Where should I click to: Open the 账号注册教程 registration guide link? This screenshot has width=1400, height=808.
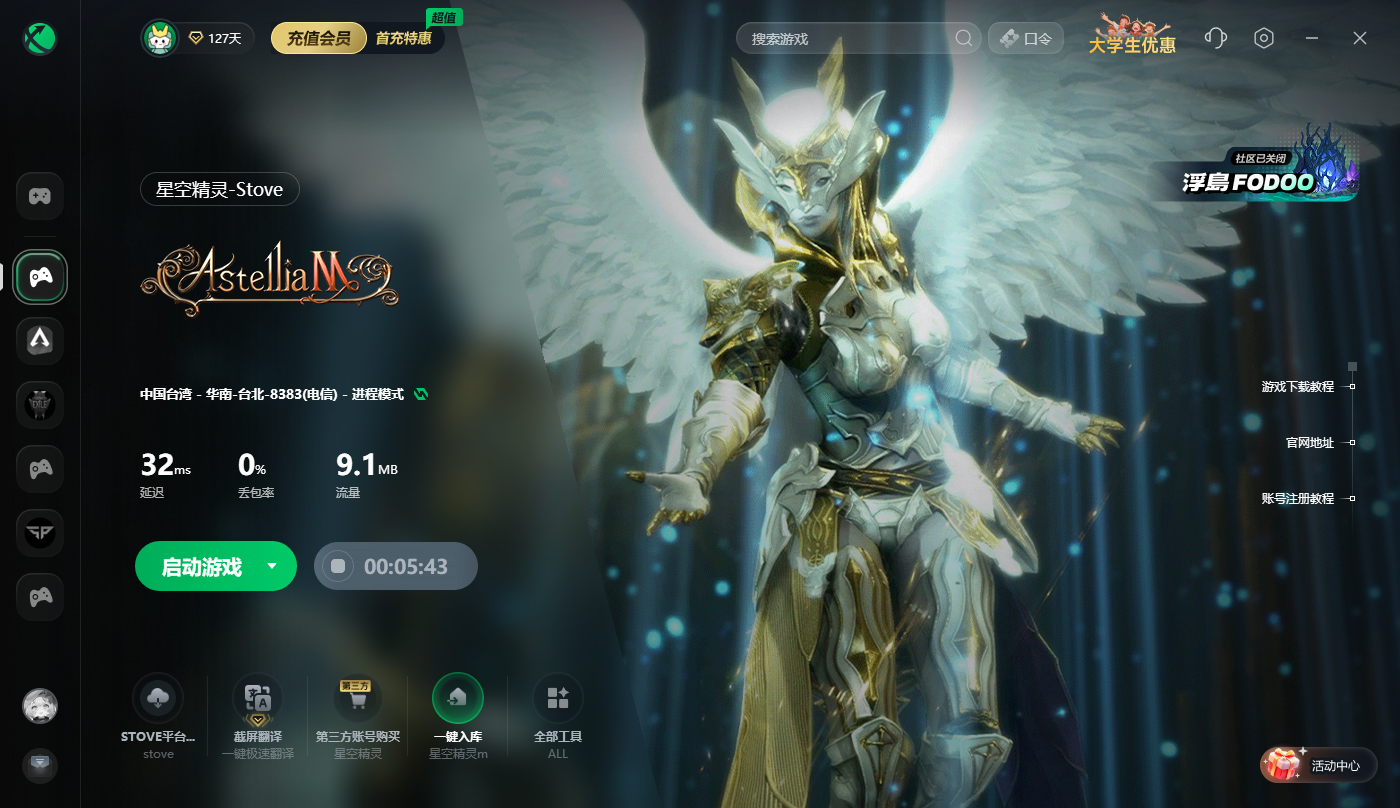(x=1298, y=499)
